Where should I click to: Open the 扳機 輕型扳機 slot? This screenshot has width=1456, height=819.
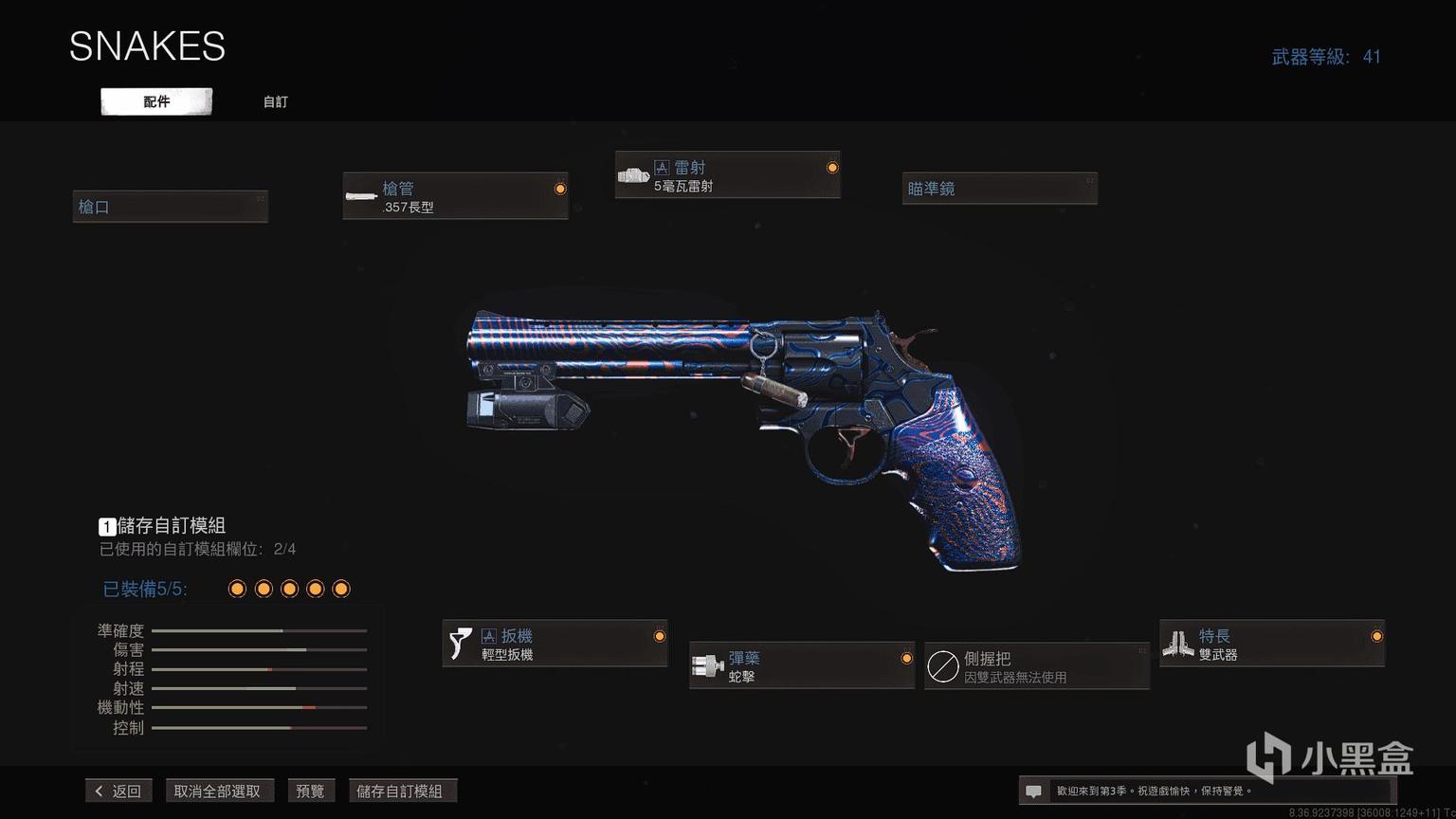pyautogui.click(x=555, y=644)
